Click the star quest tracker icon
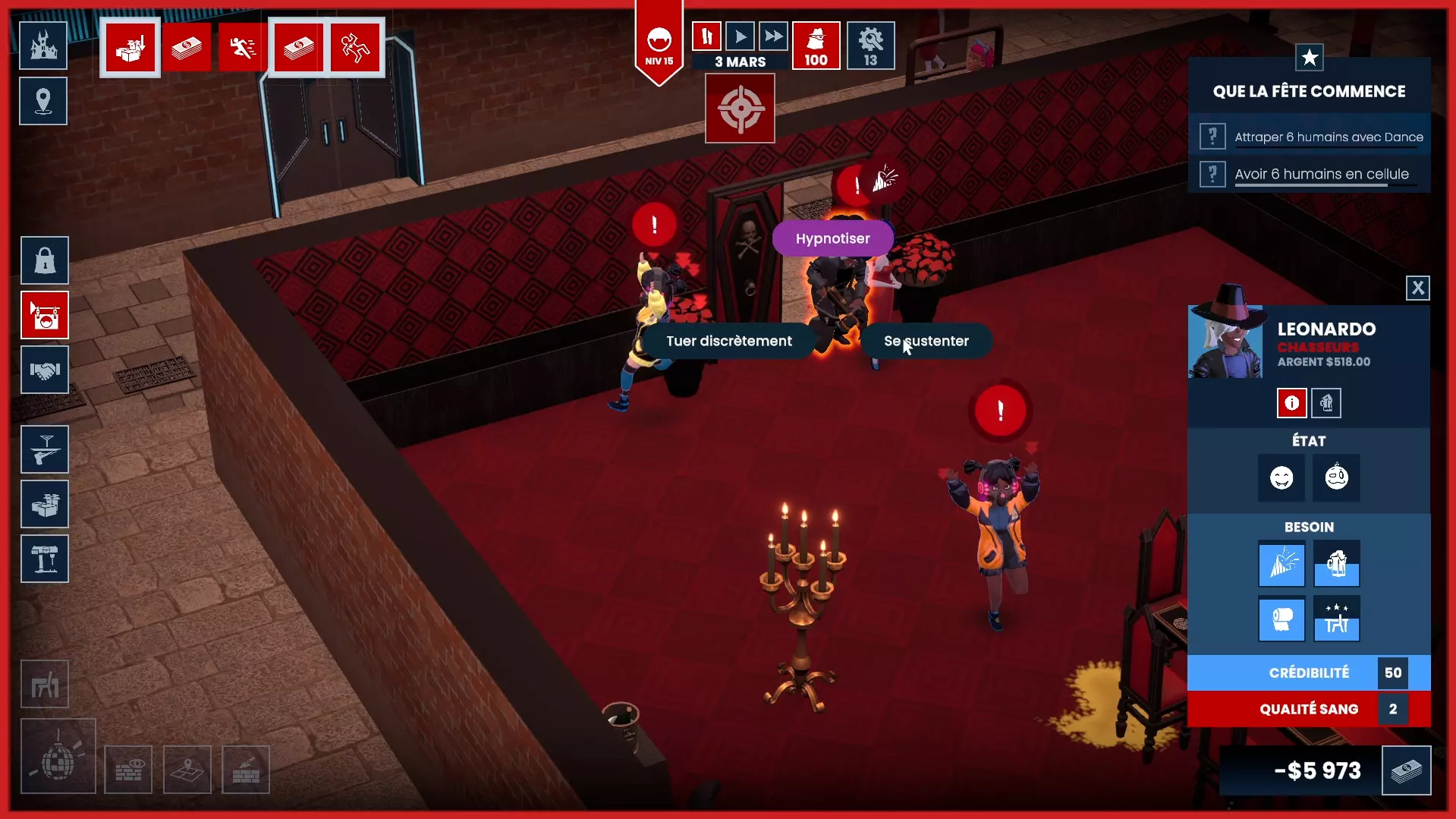 tap(1310, 57)
